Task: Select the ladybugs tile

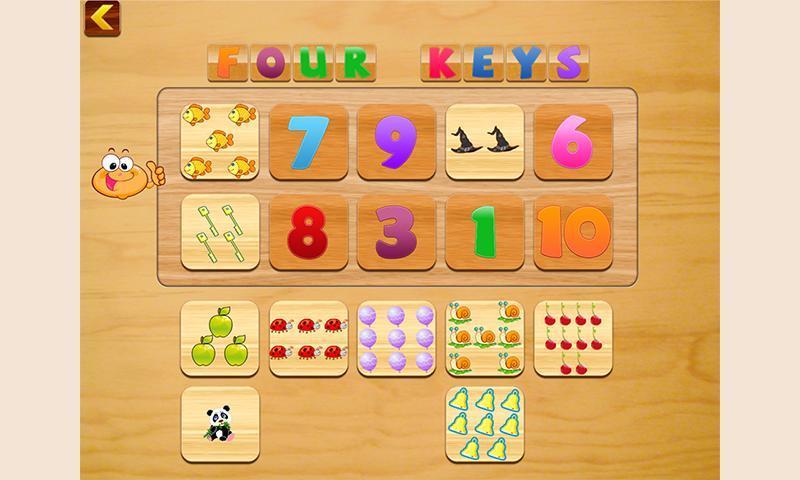Action: coord(308,339)
